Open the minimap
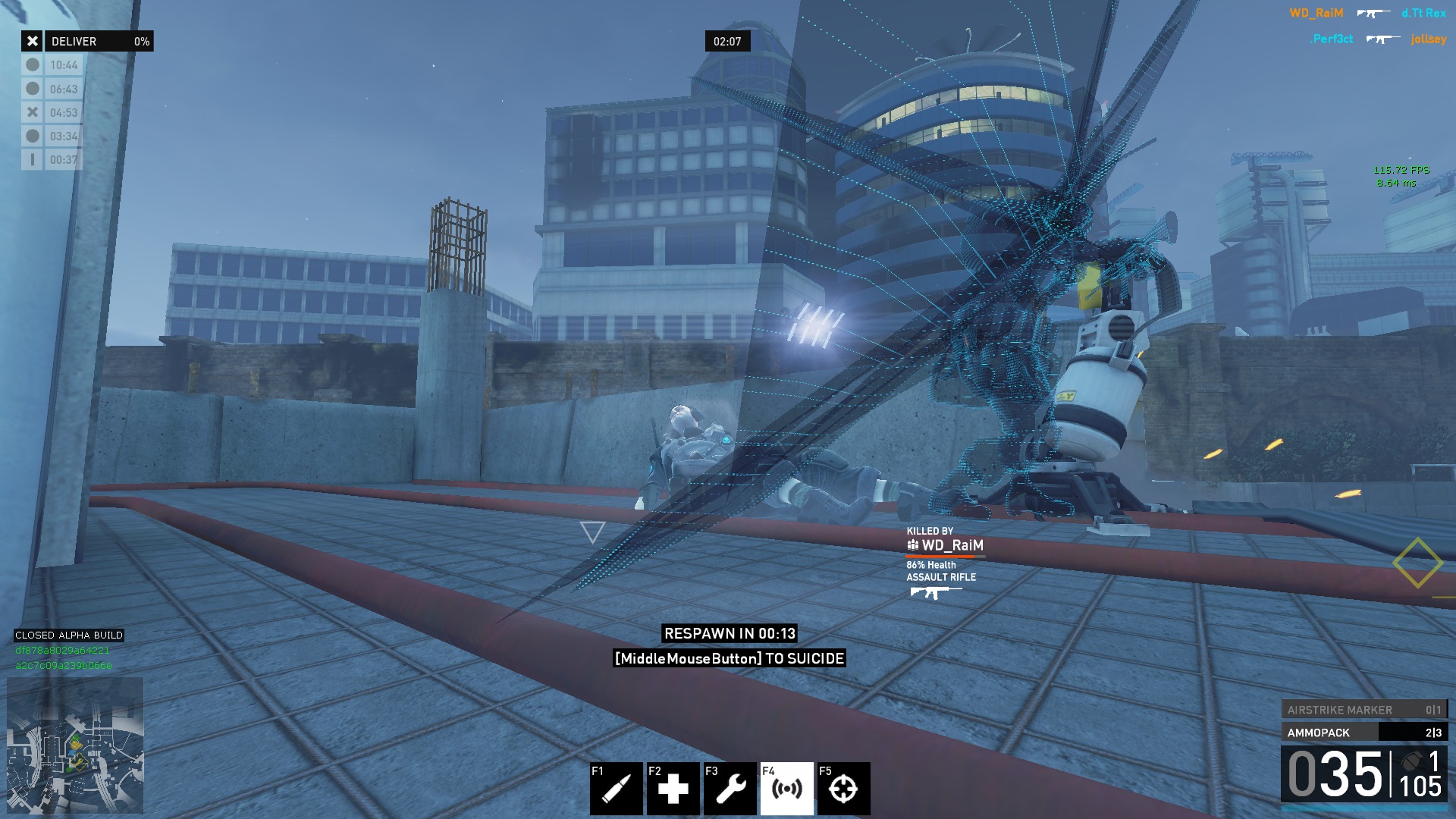Viewport: 1456px width, 819px height. [x=75, y=745]
